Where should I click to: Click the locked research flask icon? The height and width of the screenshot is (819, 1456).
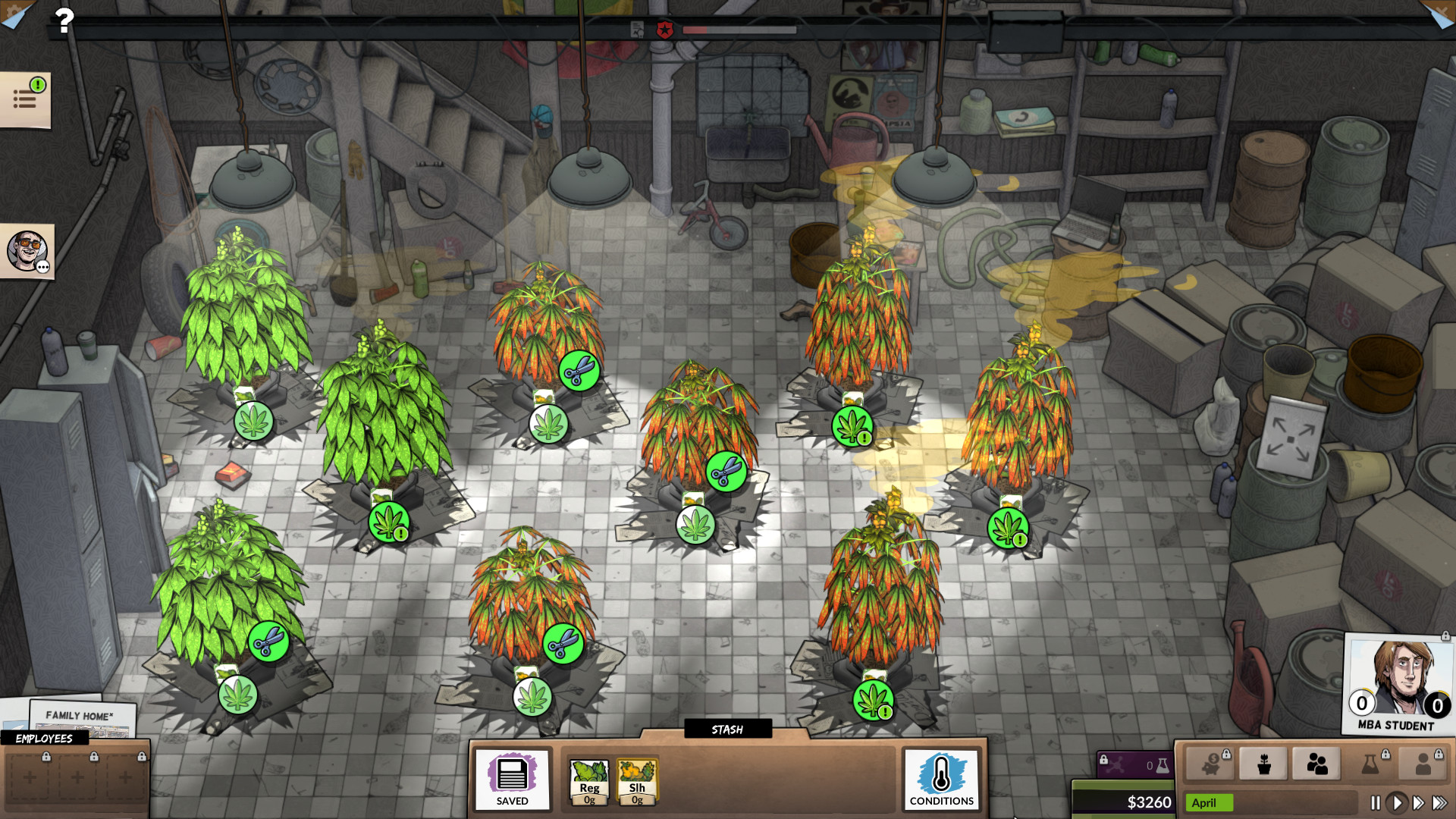(x=1370, y=764)
